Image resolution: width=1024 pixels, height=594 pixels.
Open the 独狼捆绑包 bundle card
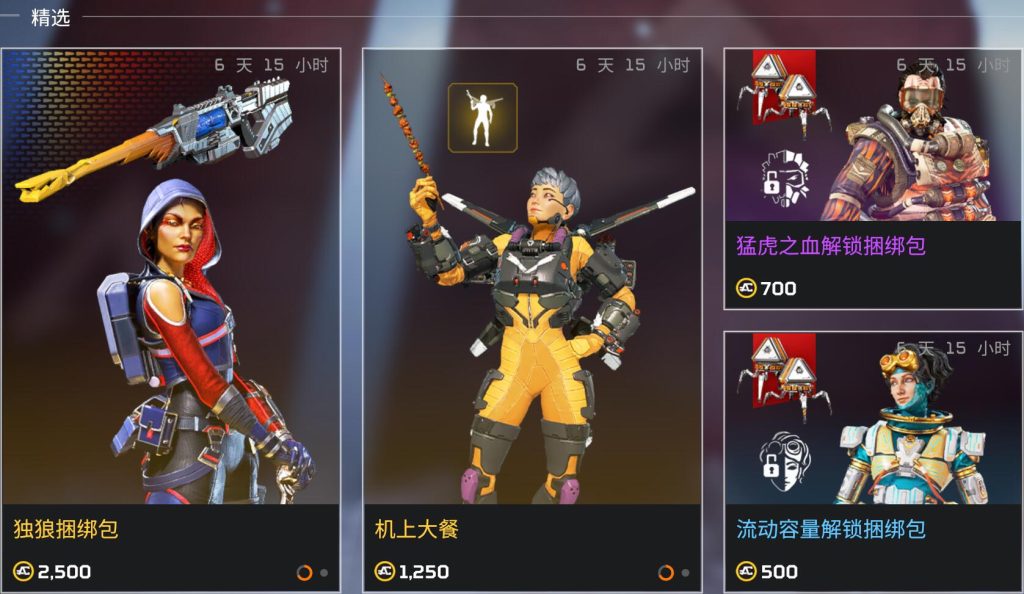pyautogui.click(x=170, y=320)
